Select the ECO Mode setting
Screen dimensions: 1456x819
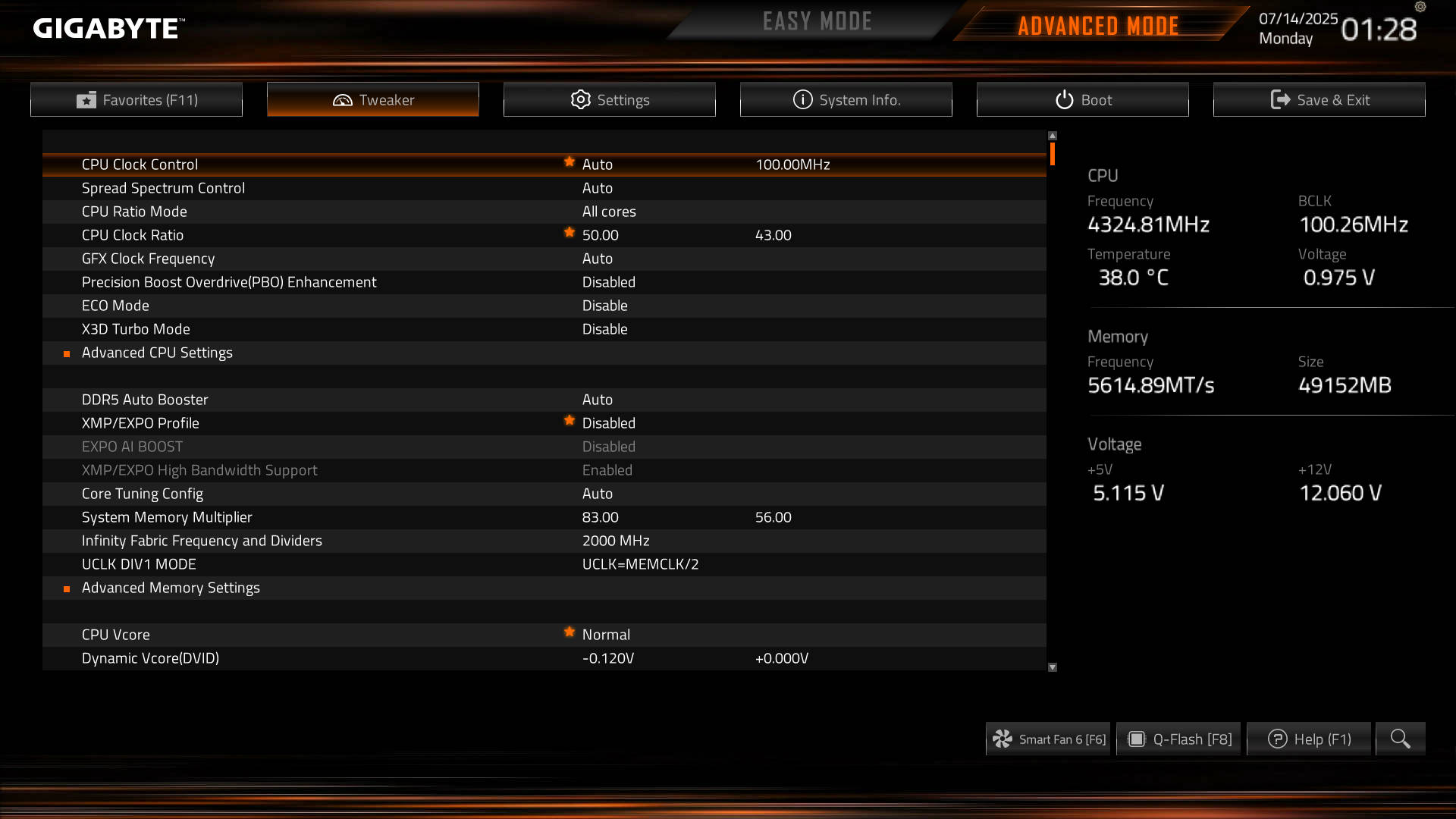point(115,306)
